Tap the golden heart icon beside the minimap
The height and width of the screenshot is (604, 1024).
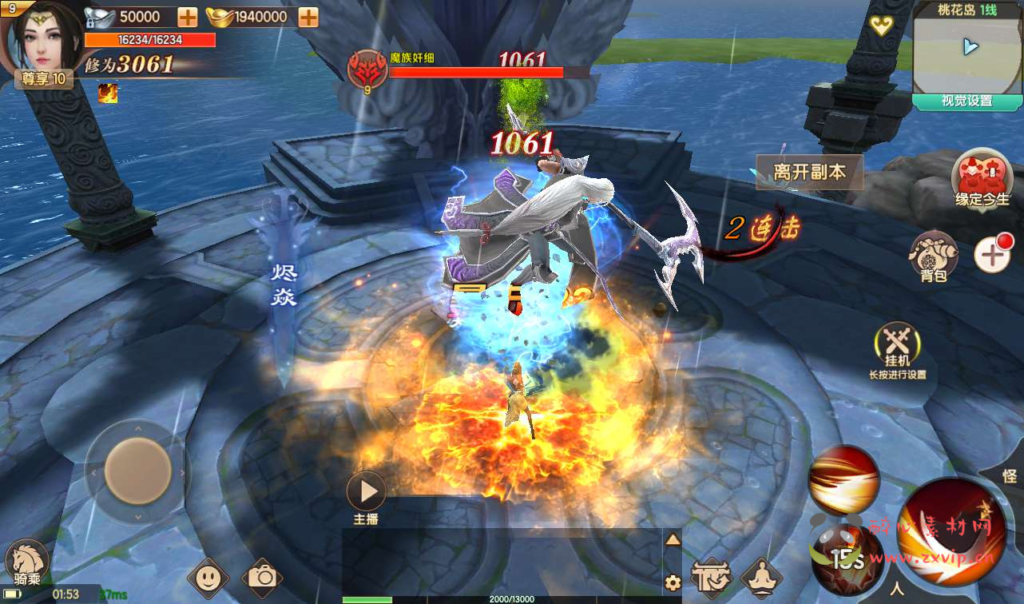[880, 25]
